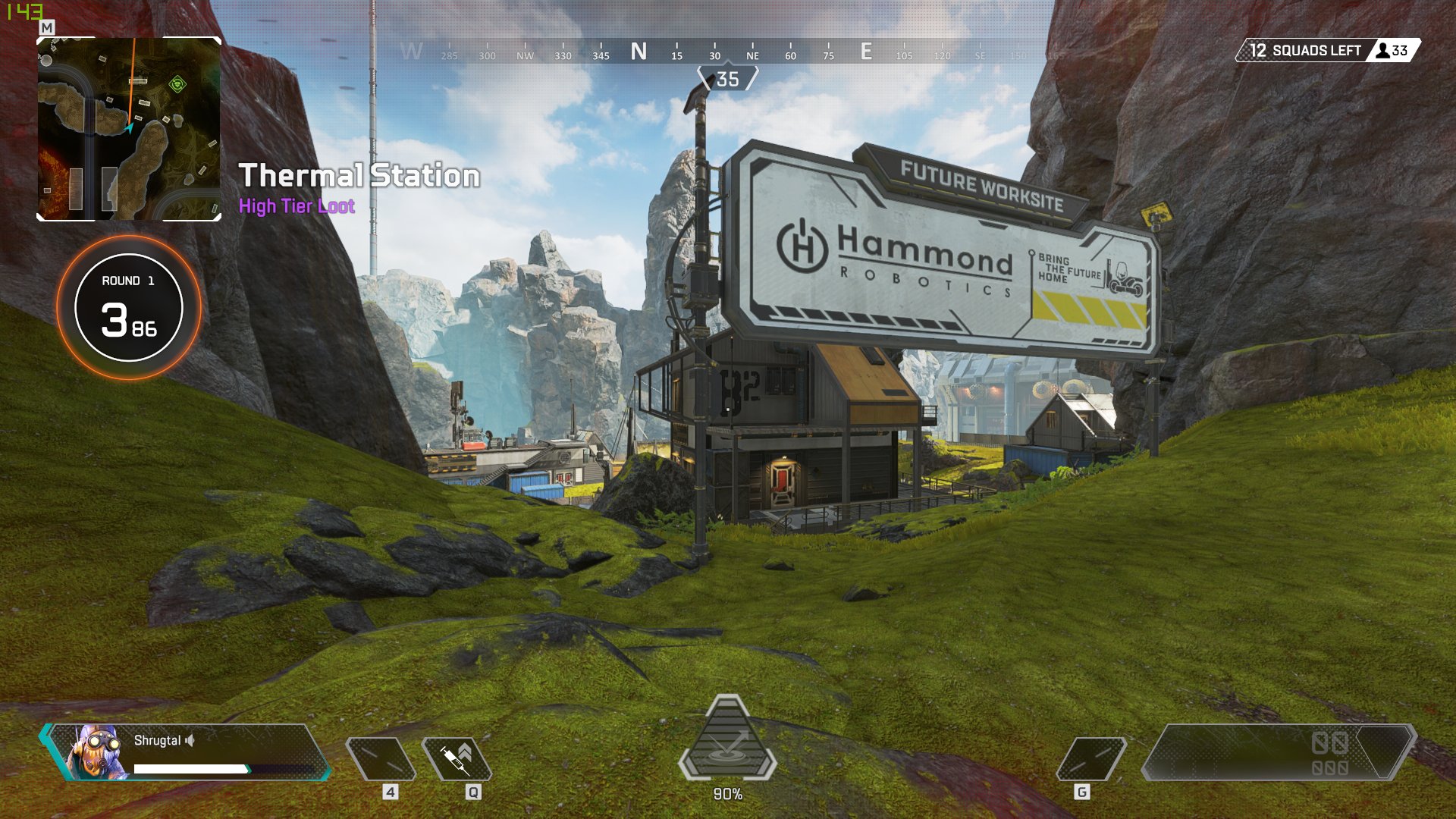Viewport: 1456px width, 819px height.
Task: Activate the Launch Pad ultimate icon
Action: [x=727, y=741]
